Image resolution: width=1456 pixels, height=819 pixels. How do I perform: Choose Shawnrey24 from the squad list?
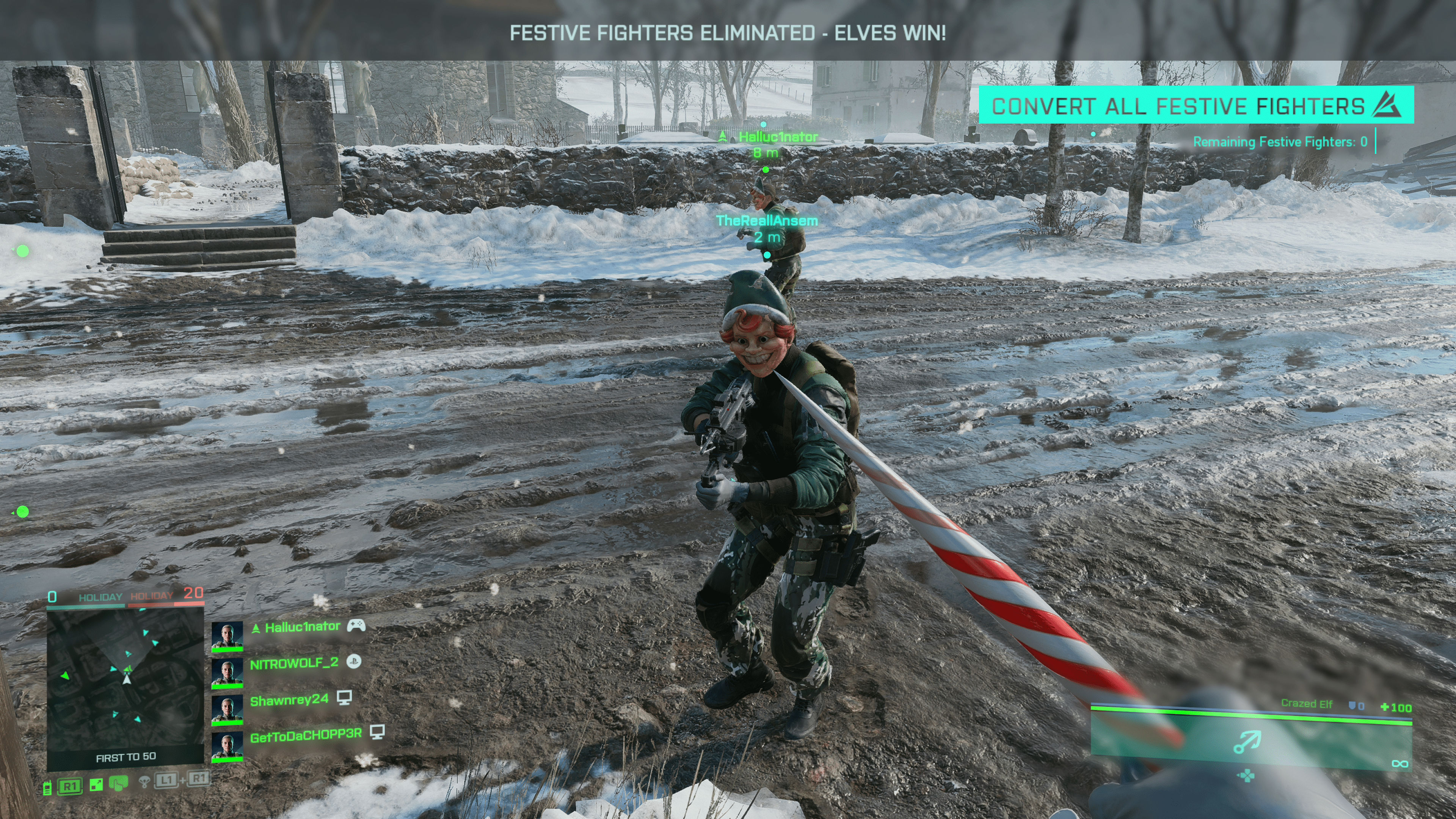click(x=289, y=700)
